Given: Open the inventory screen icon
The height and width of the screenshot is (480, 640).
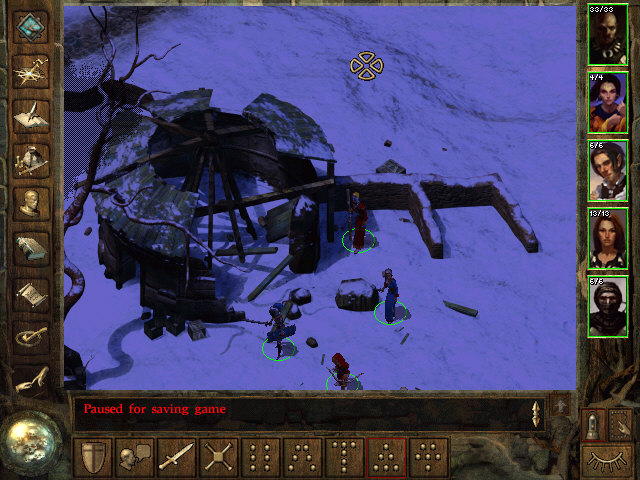Looking at the screenshot, I should (32, 159).
